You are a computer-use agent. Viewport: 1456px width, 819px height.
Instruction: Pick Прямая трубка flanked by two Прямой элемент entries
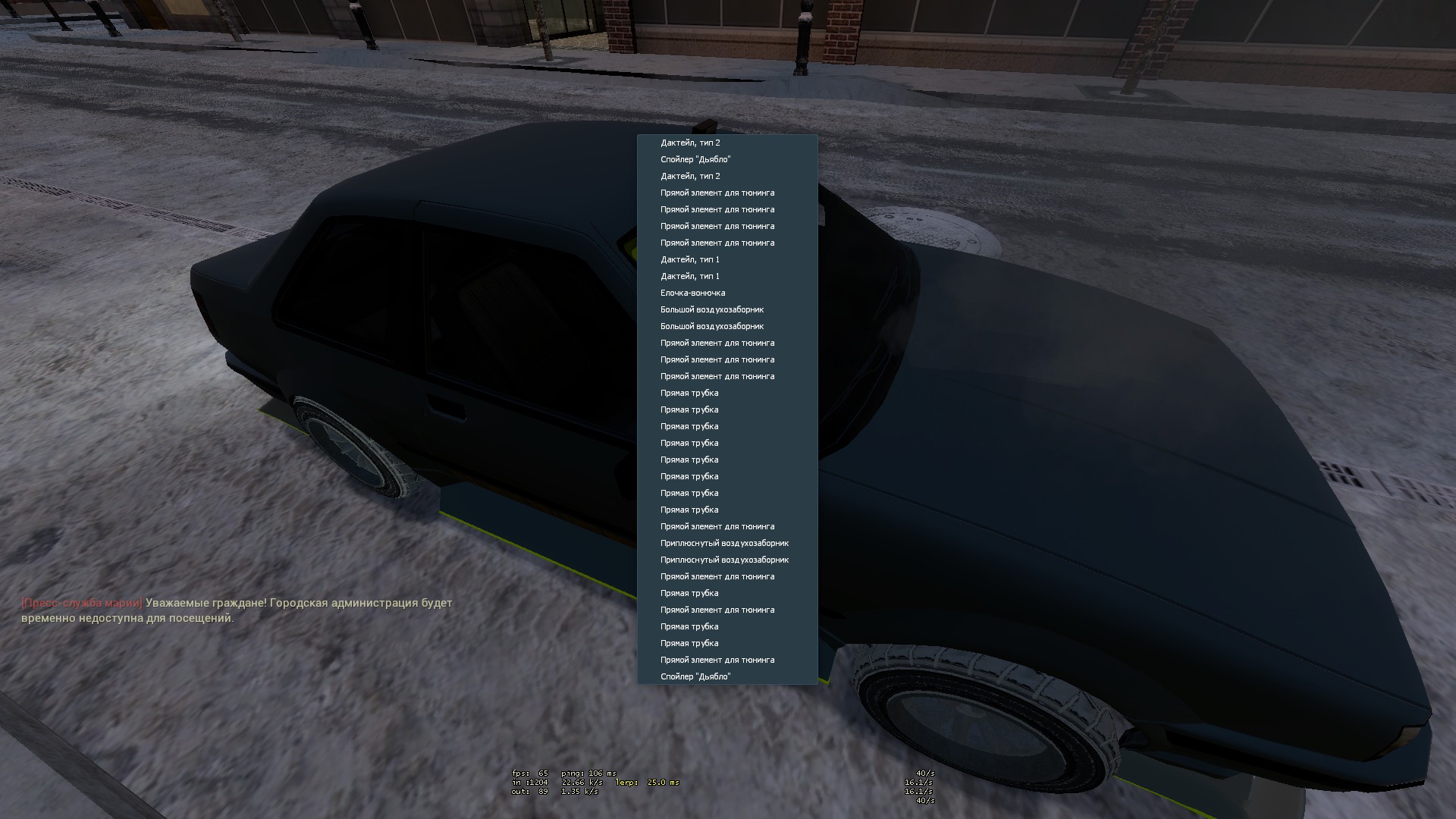689,593
